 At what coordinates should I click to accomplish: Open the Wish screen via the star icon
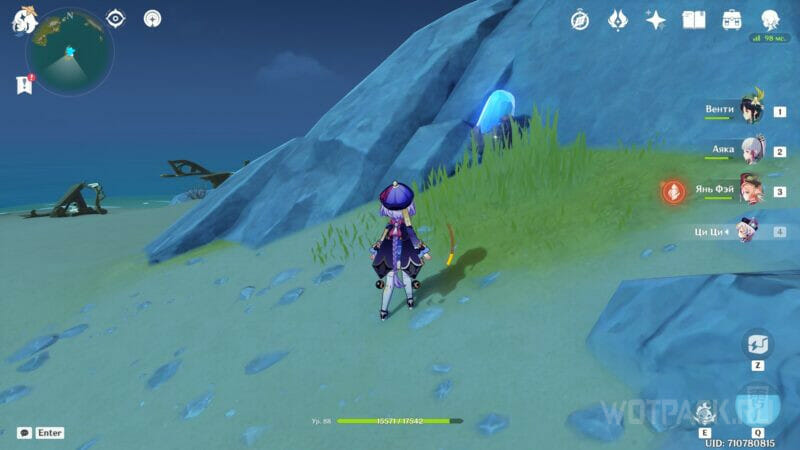(656, 20)
